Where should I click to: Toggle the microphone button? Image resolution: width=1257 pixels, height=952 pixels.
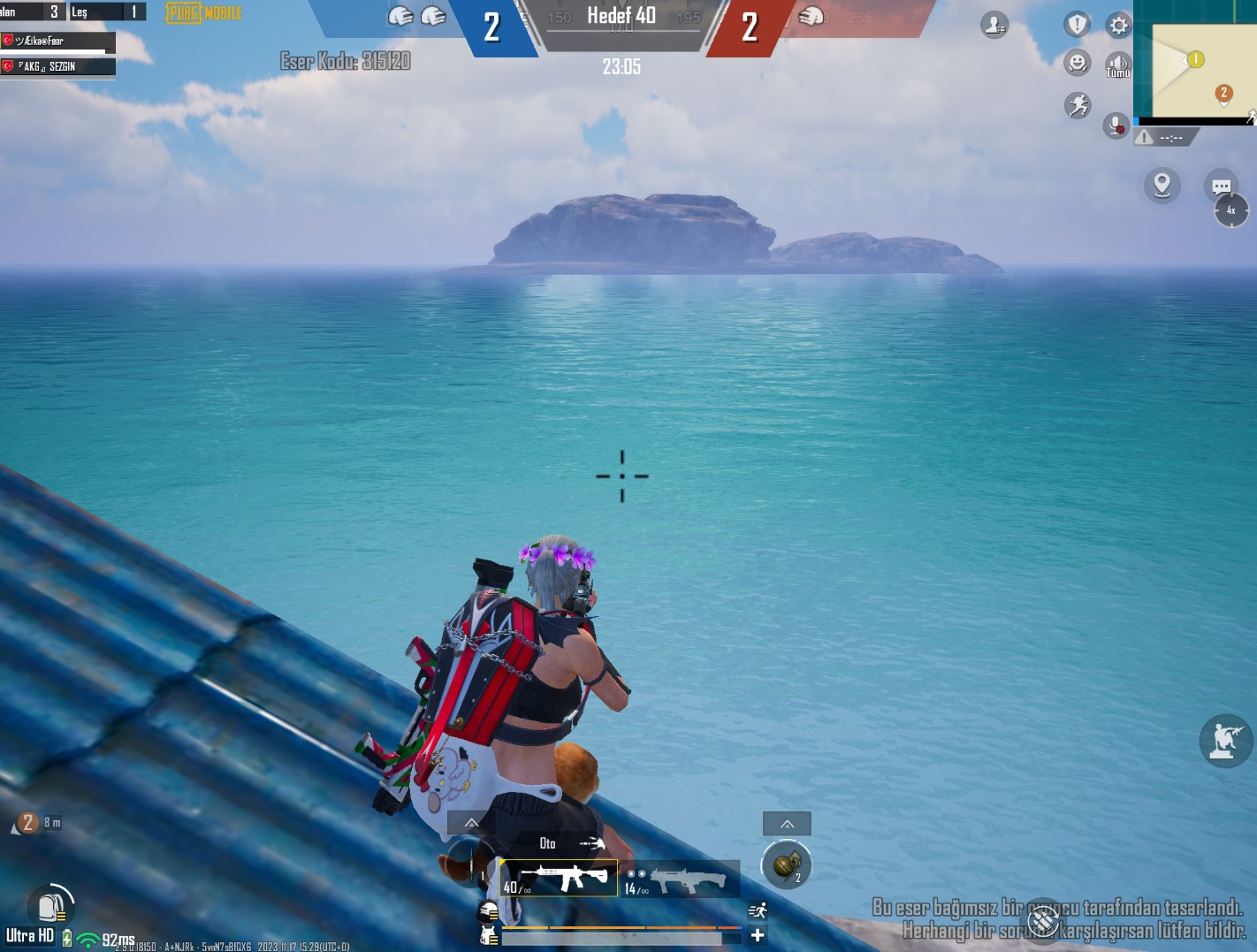click(x=1116, y=126)
